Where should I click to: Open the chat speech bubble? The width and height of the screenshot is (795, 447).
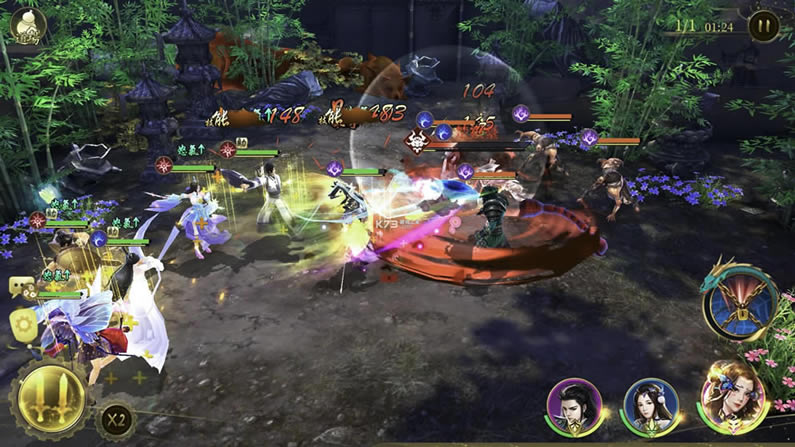point(20,287)
